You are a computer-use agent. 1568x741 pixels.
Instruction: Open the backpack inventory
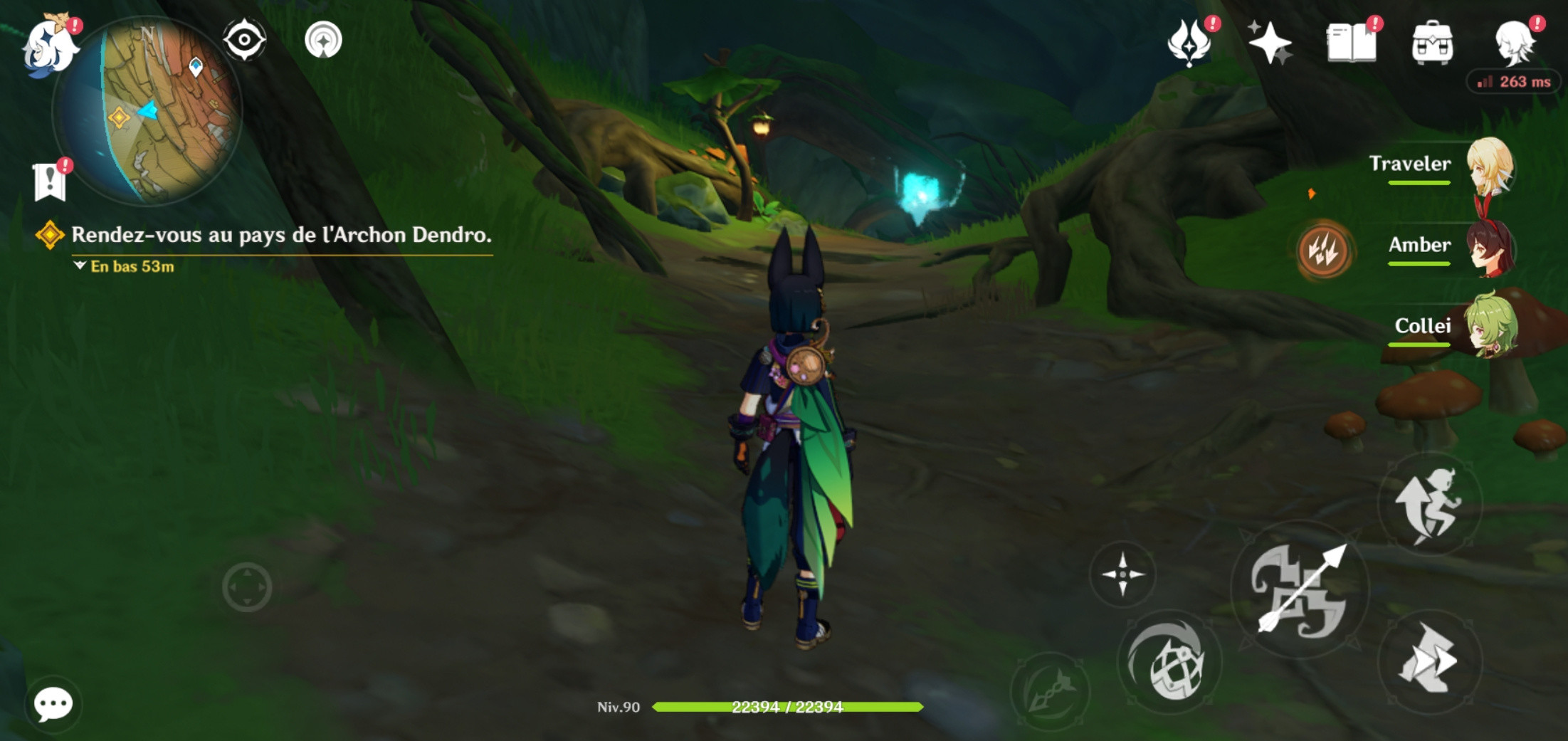(1431, 43)
